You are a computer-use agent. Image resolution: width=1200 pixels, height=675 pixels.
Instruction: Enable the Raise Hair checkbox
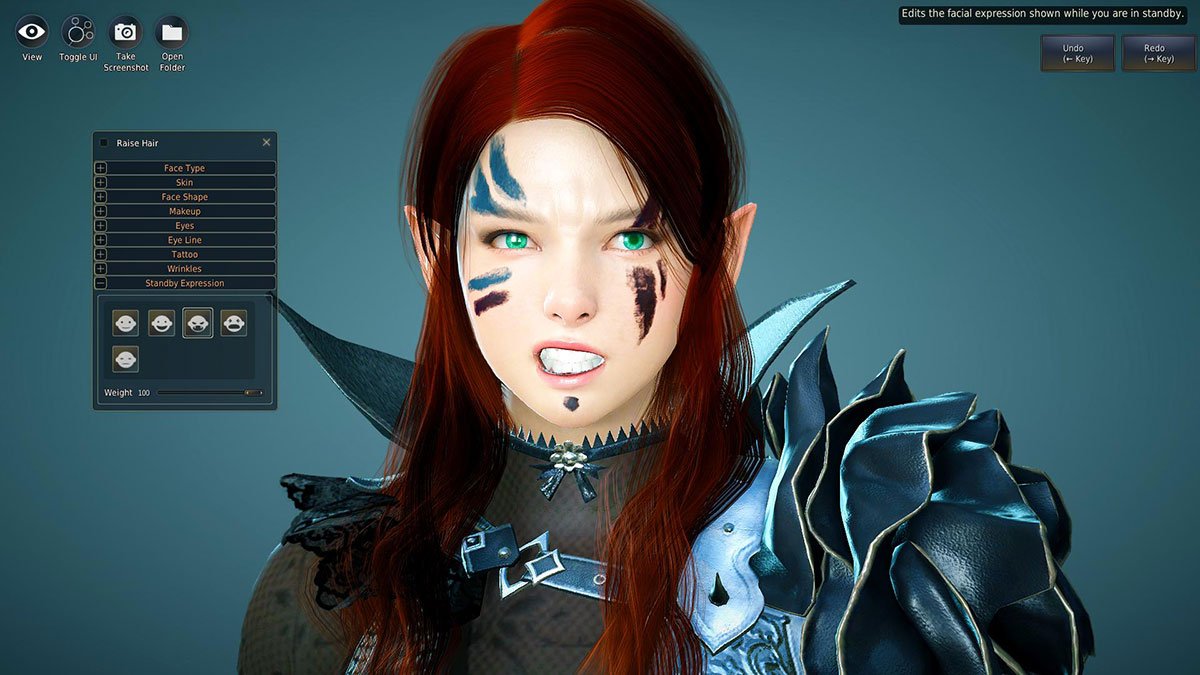pyautogui.click(x=104, y=143)
